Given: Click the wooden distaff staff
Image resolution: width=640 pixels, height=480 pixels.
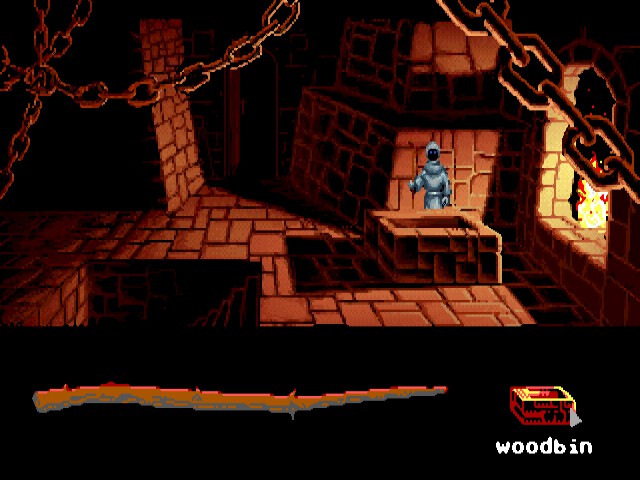Looking at the screenshot, I should (240, 400).
